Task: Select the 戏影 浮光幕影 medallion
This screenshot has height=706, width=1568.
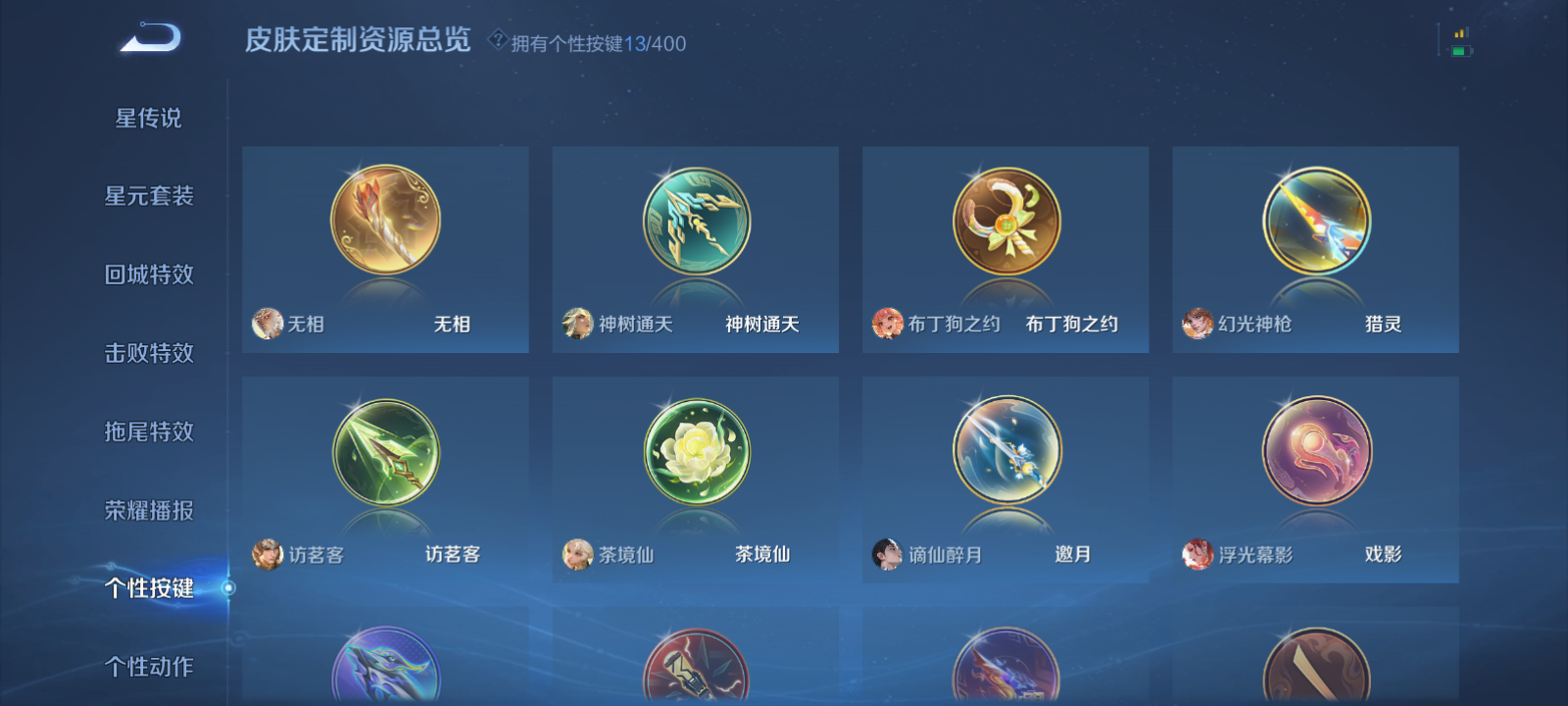Action: click(1315, 453)
